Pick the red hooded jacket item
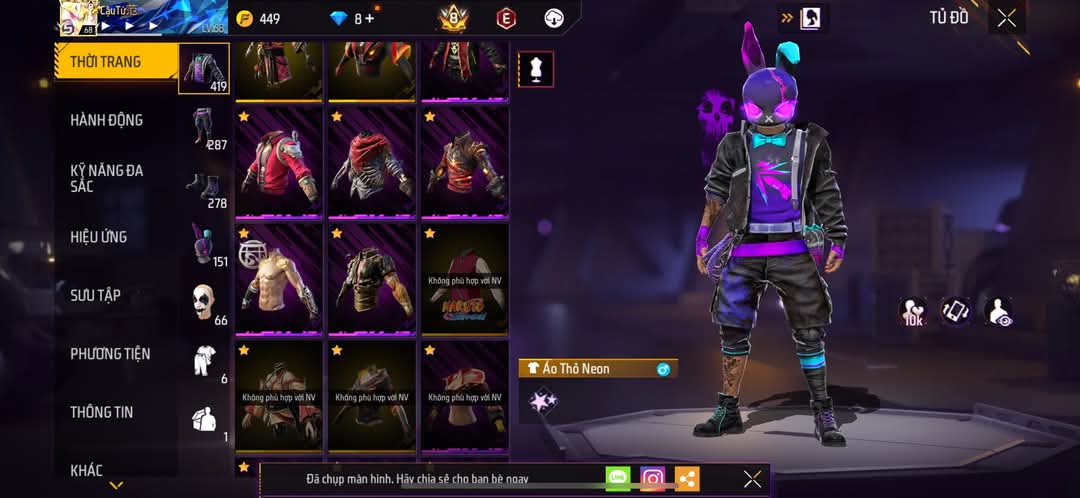Screen dimensions: 1080x498 [279, 161]
